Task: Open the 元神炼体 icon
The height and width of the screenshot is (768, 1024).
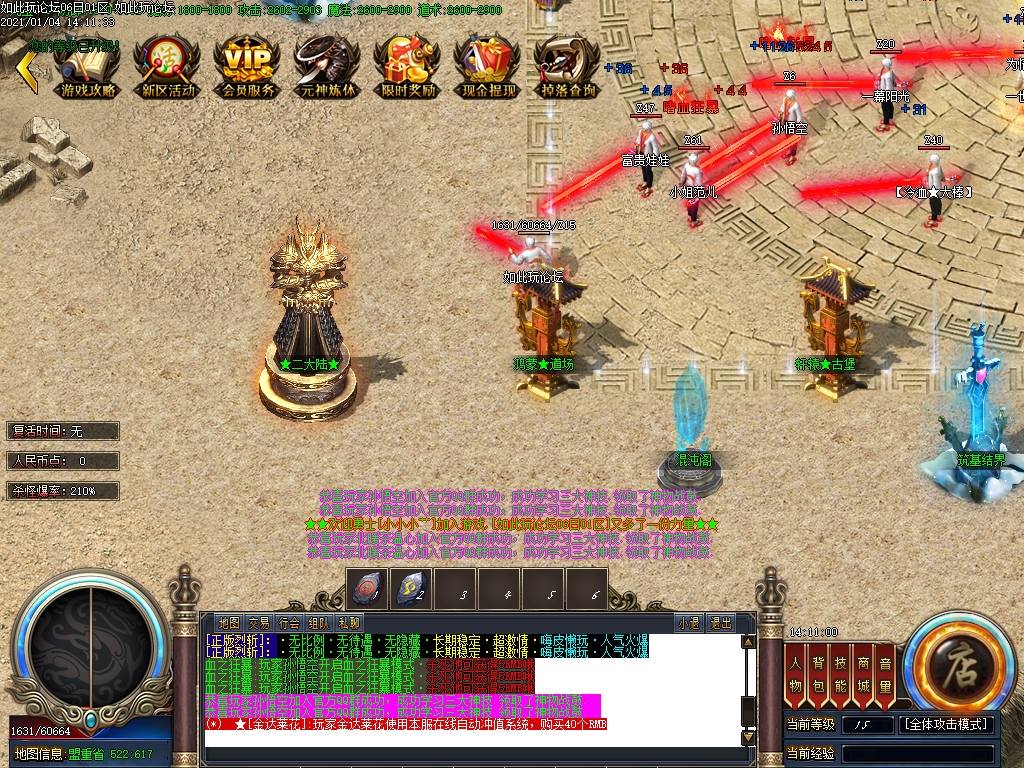Action: click(x=328, y=66)
